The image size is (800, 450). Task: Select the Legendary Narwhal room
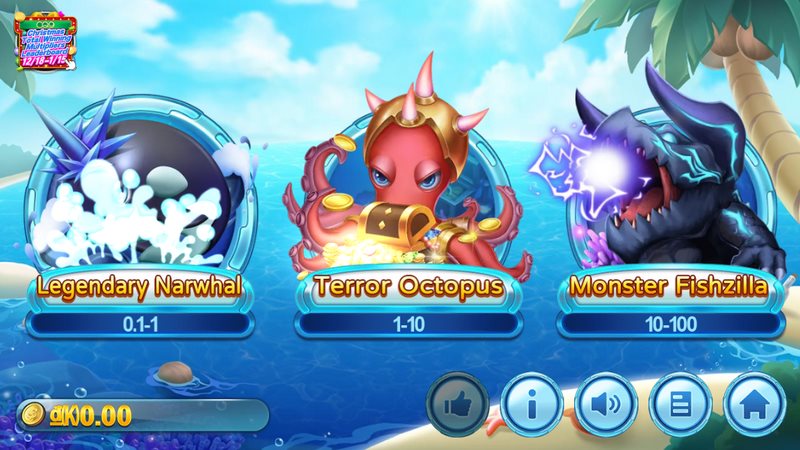[139, 200]
